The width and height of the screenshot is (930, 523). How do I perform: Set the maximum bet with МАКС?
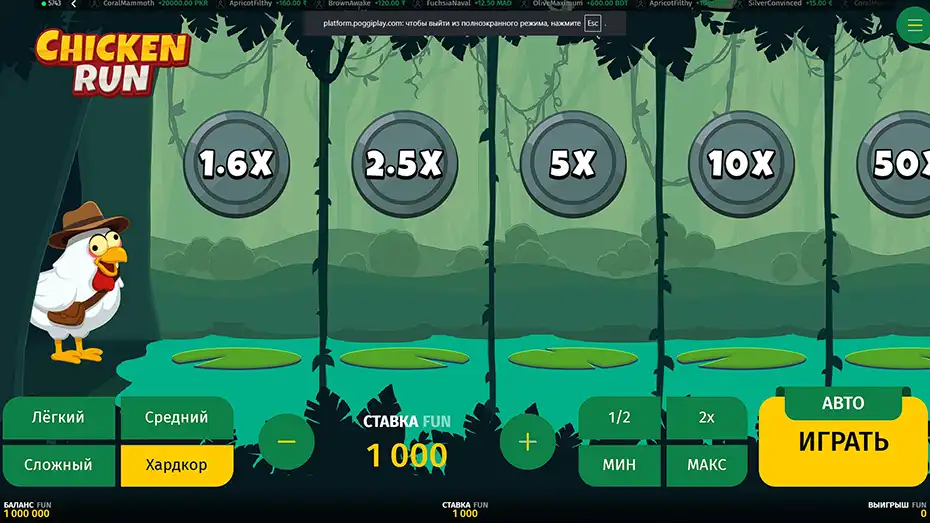[706, 465]
